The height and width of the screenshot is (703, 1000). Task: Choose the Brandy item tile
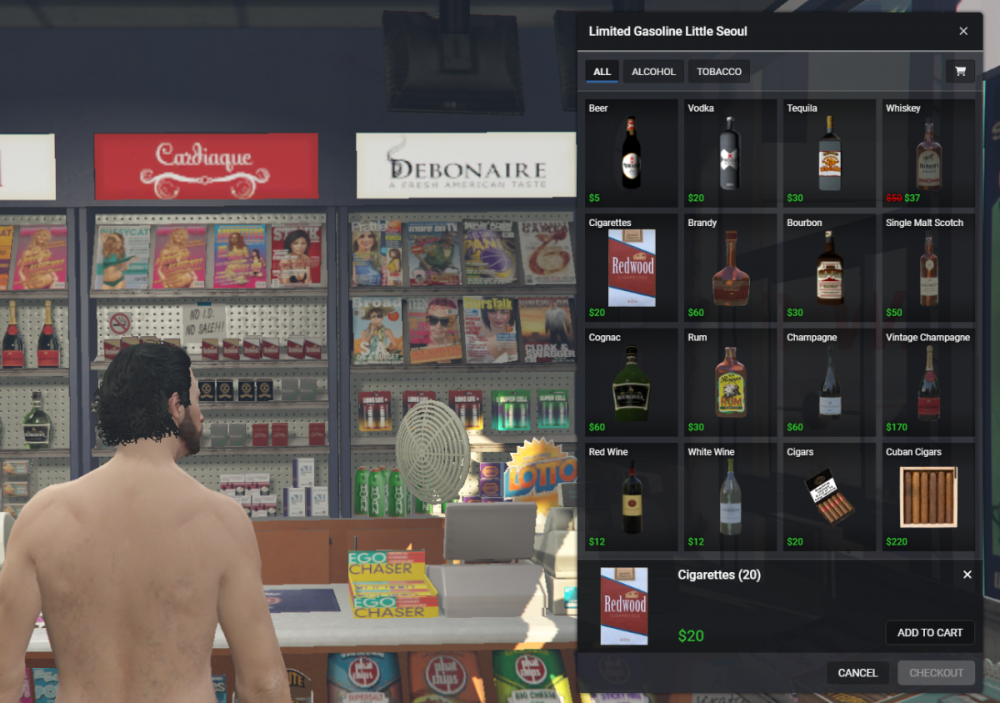730,267
